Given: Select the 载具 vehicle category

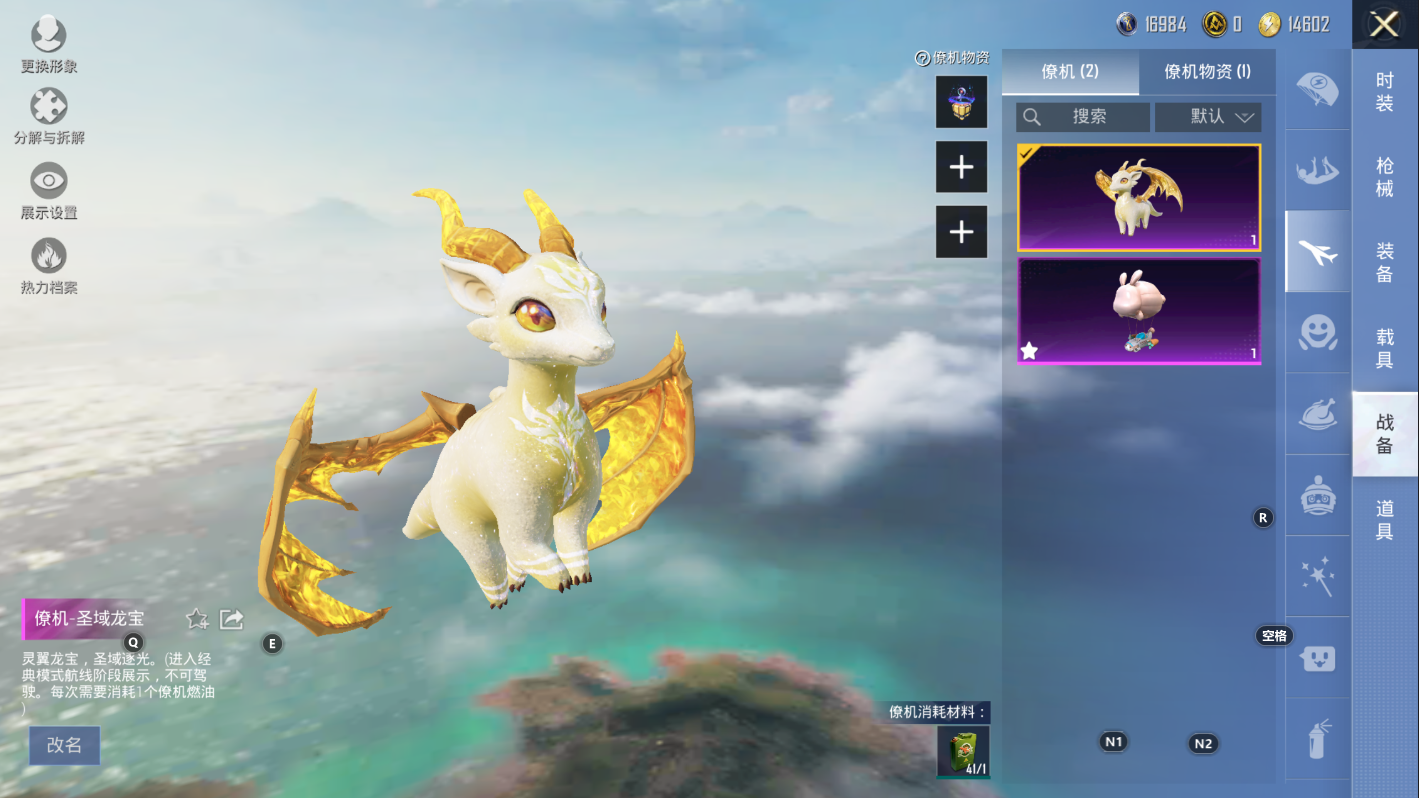Looking at the screenshot, I should point(1384,348).
